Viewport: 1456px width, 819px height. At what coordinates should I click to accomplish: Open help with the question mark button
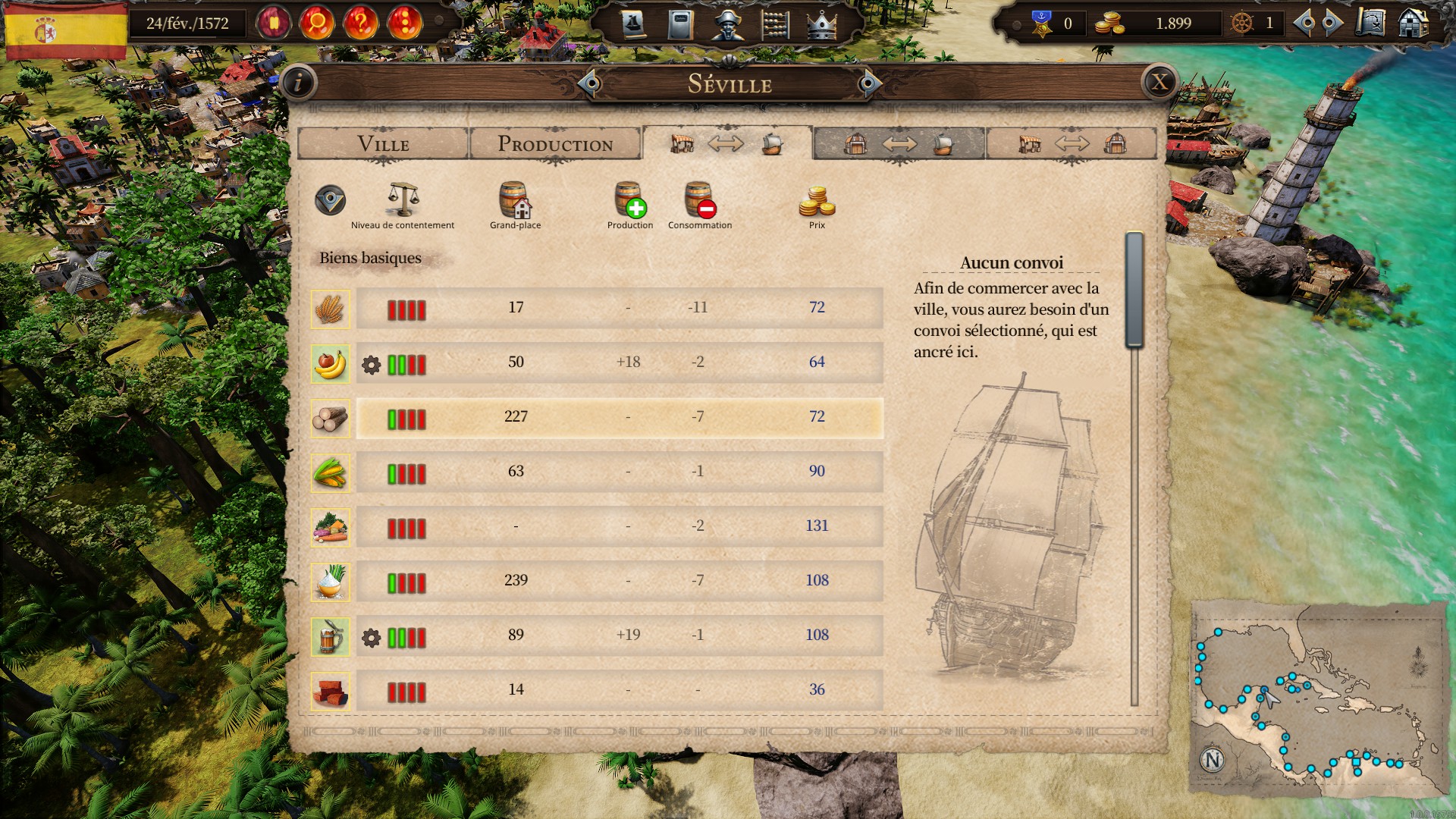pos(361,24)
